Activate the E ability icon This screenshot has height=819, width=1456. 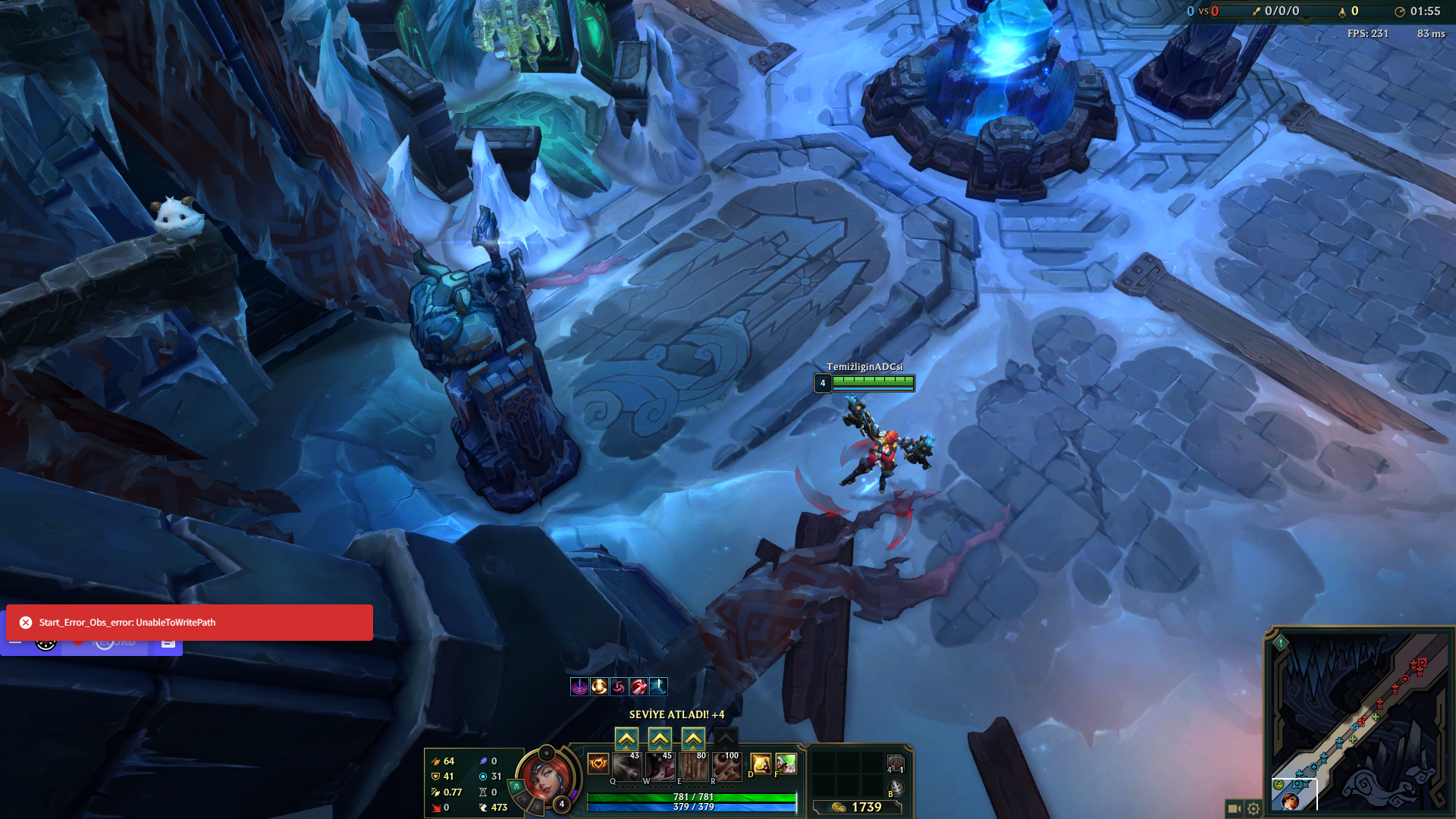(x=693, y=767)
